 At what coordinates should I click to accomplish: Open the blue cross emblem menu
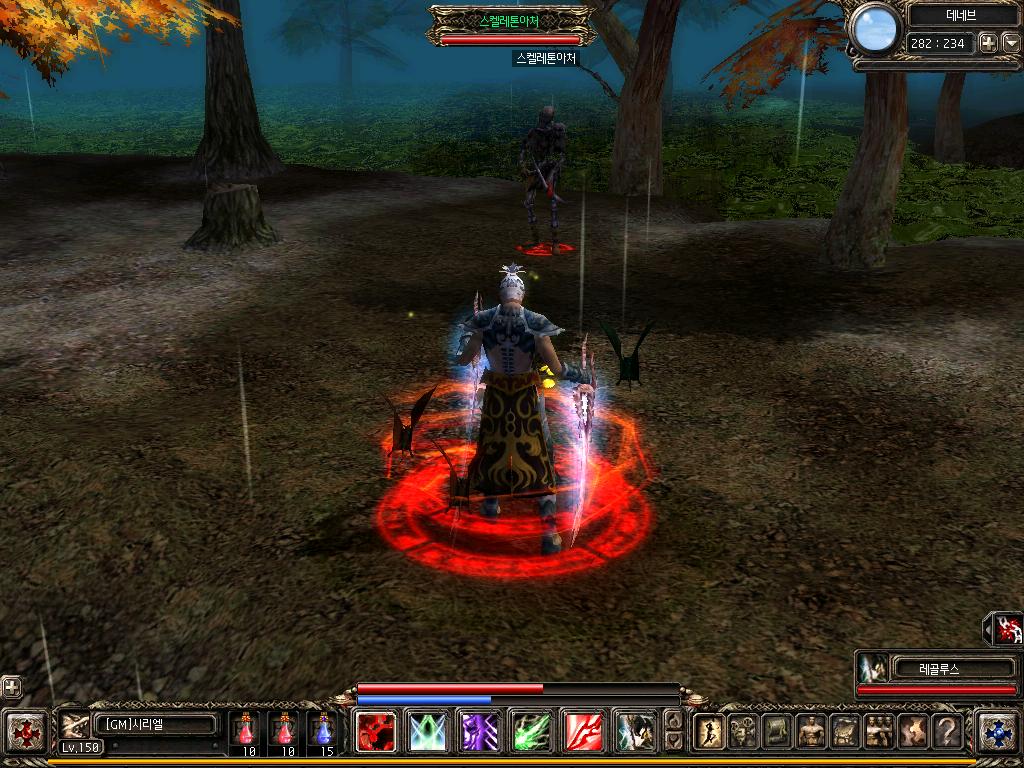(x=997, y=731)
